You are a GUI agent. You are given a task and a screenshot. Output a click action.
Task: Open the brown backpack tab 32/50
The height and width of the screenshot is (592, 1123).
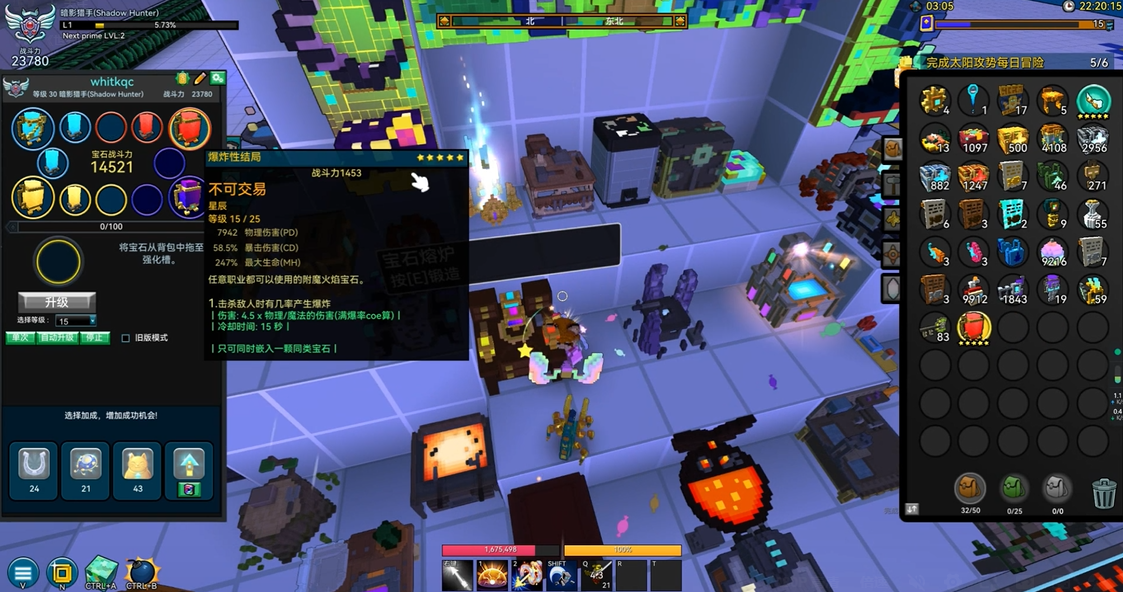(969, 489)
